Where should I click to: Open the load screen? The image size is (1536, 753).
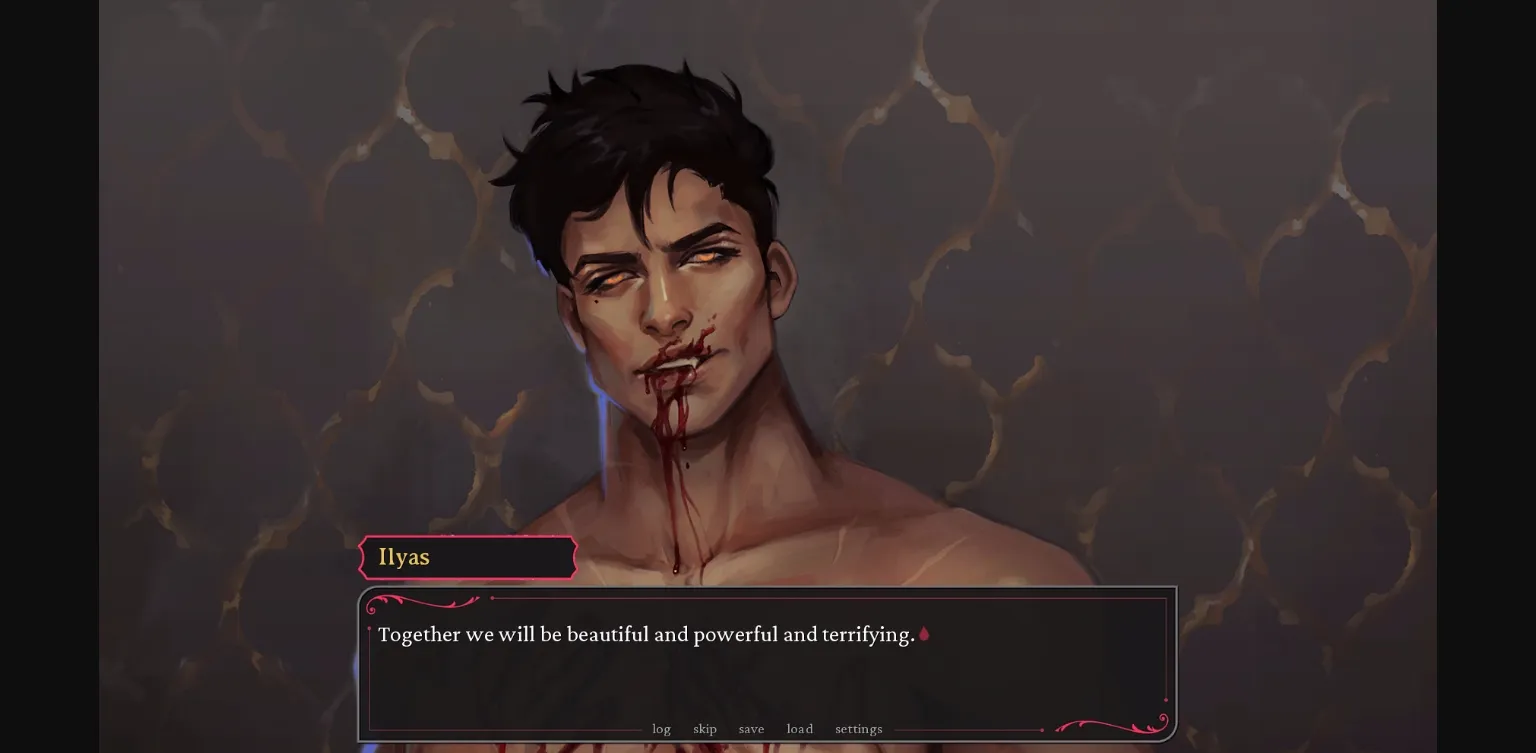tap(799, 729)
